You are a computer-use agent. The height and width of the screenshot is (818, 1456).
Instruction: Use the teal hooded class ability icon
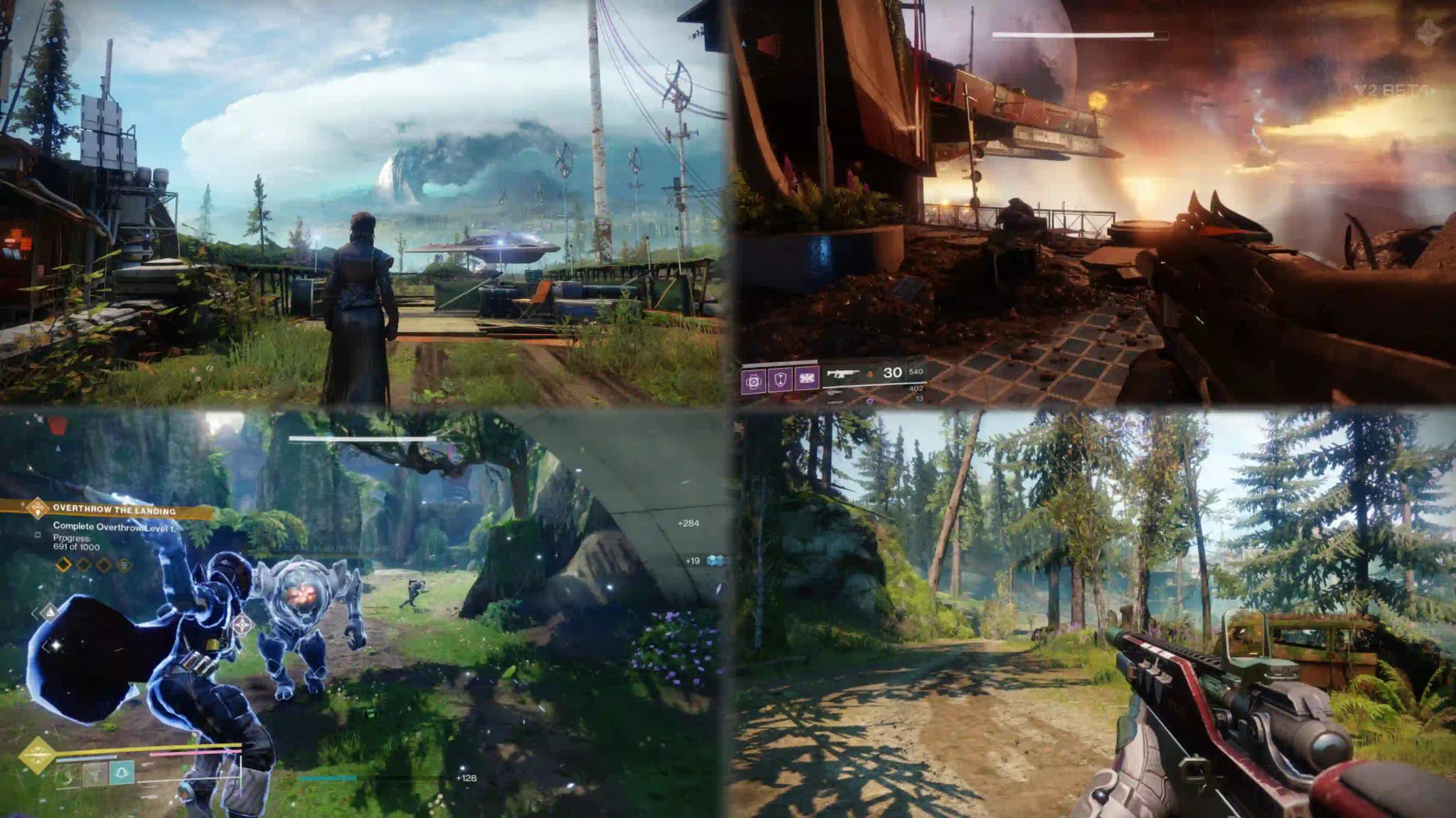122,773
